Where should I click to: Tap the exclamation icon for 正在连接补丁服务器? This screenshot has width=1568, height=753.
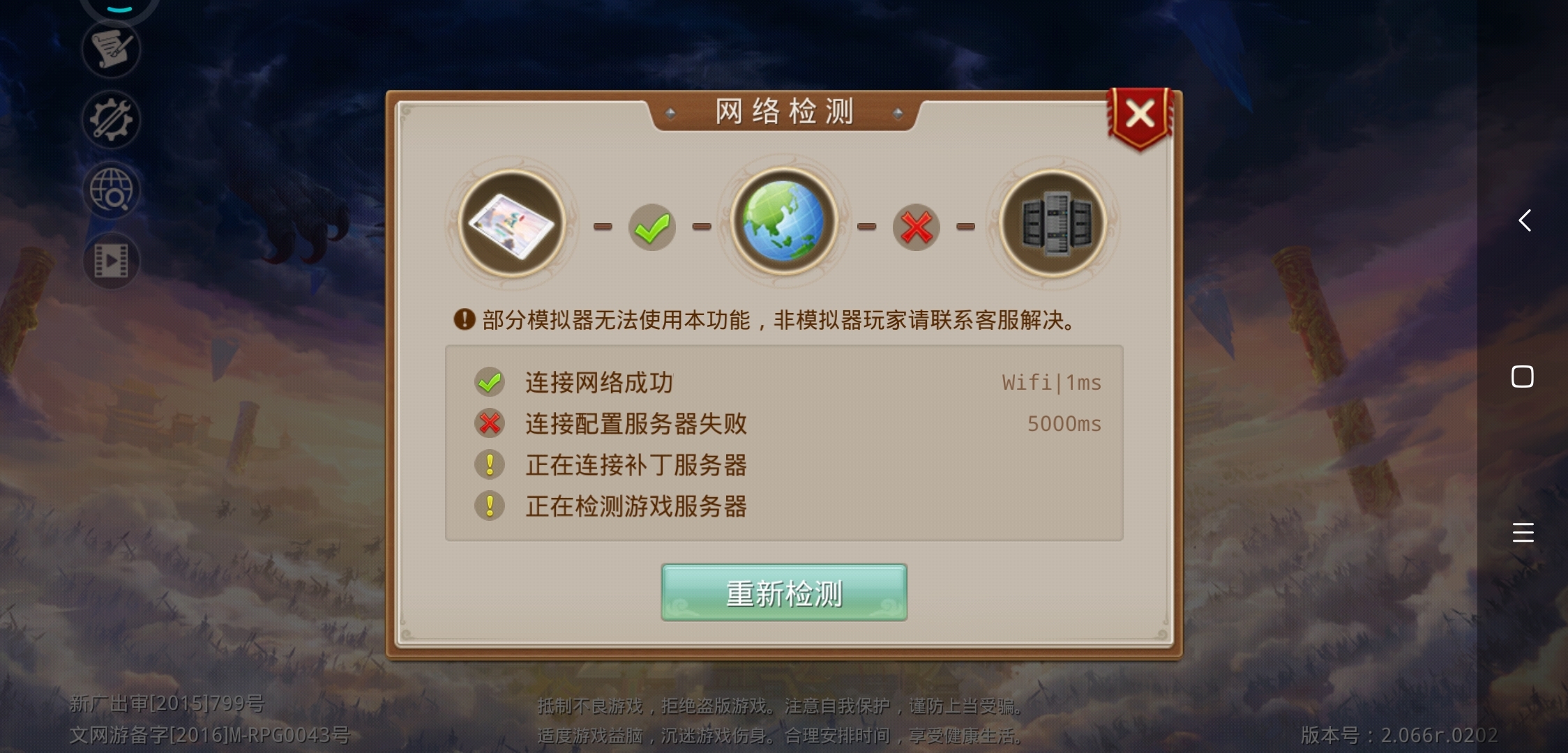point(490,465)
